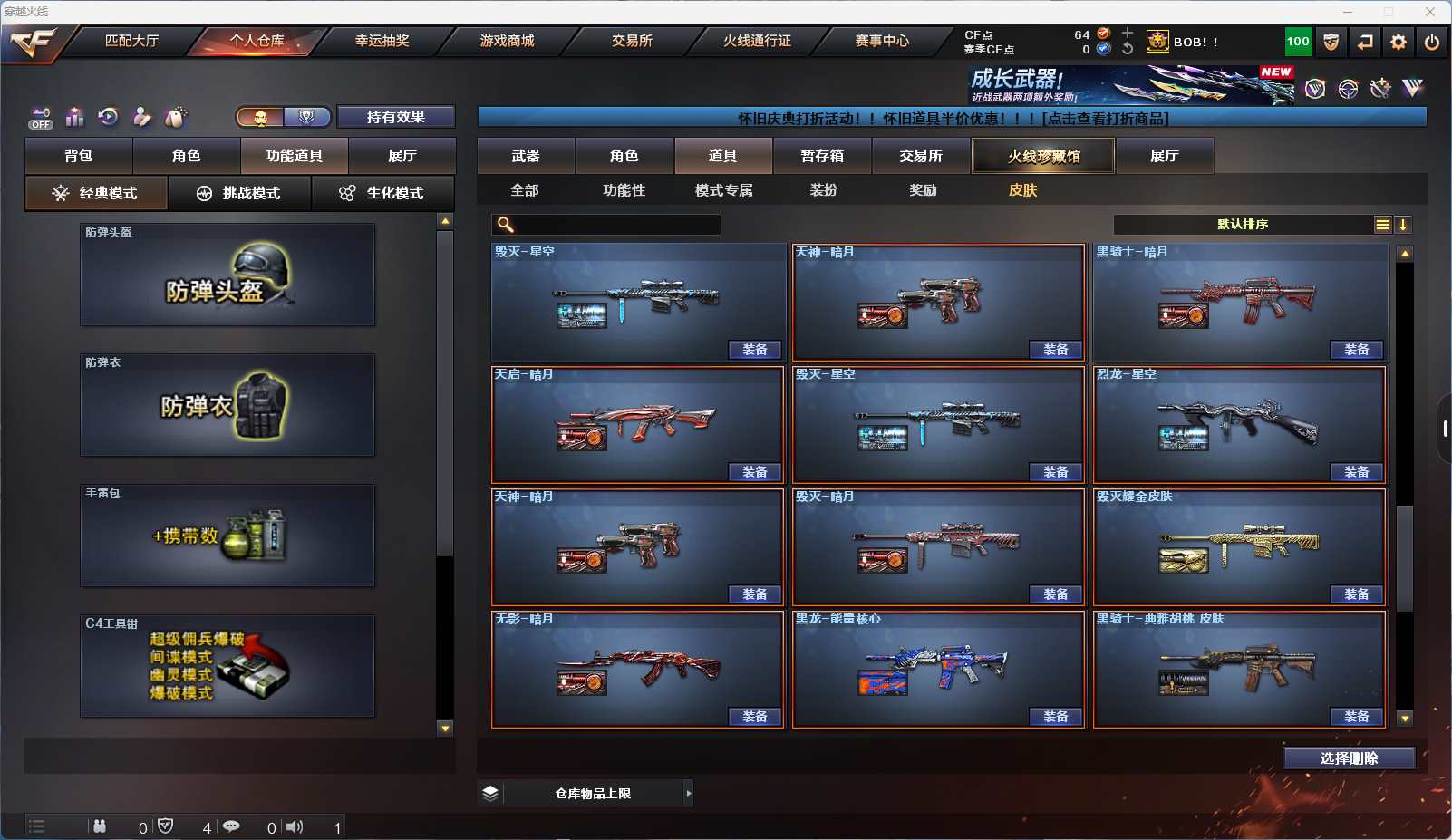Screen dimensions: 1452x840
Task: Select the 防弹头盔 helmet item
Action: pos(227,275)
